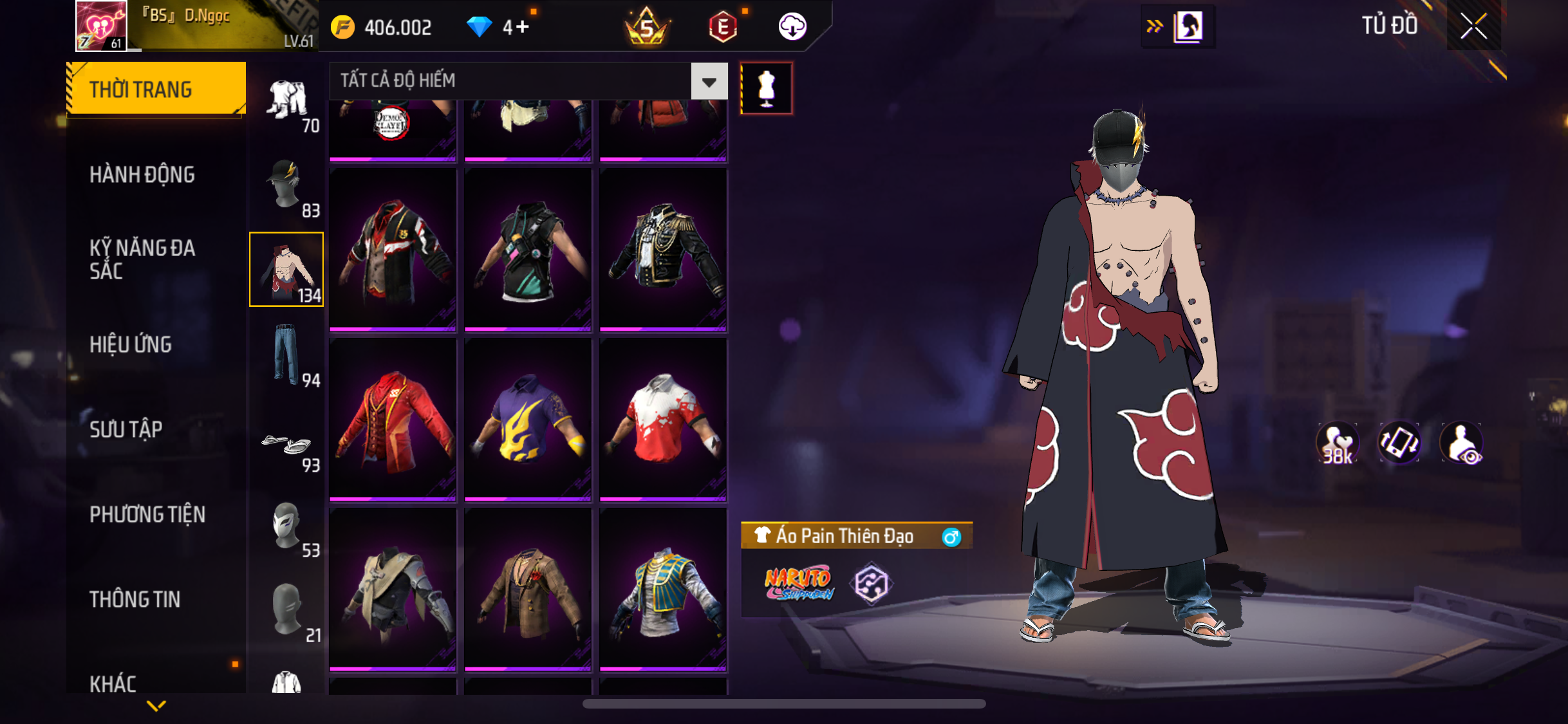Select the cap headwear category
1568x724 pixels.
[286, 185]
